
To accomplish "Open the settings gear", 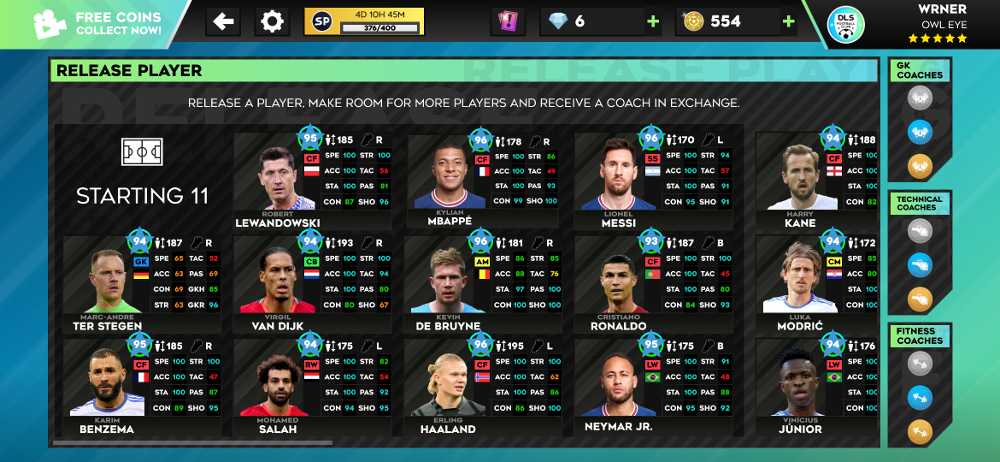I will click(x=272, y=21).
